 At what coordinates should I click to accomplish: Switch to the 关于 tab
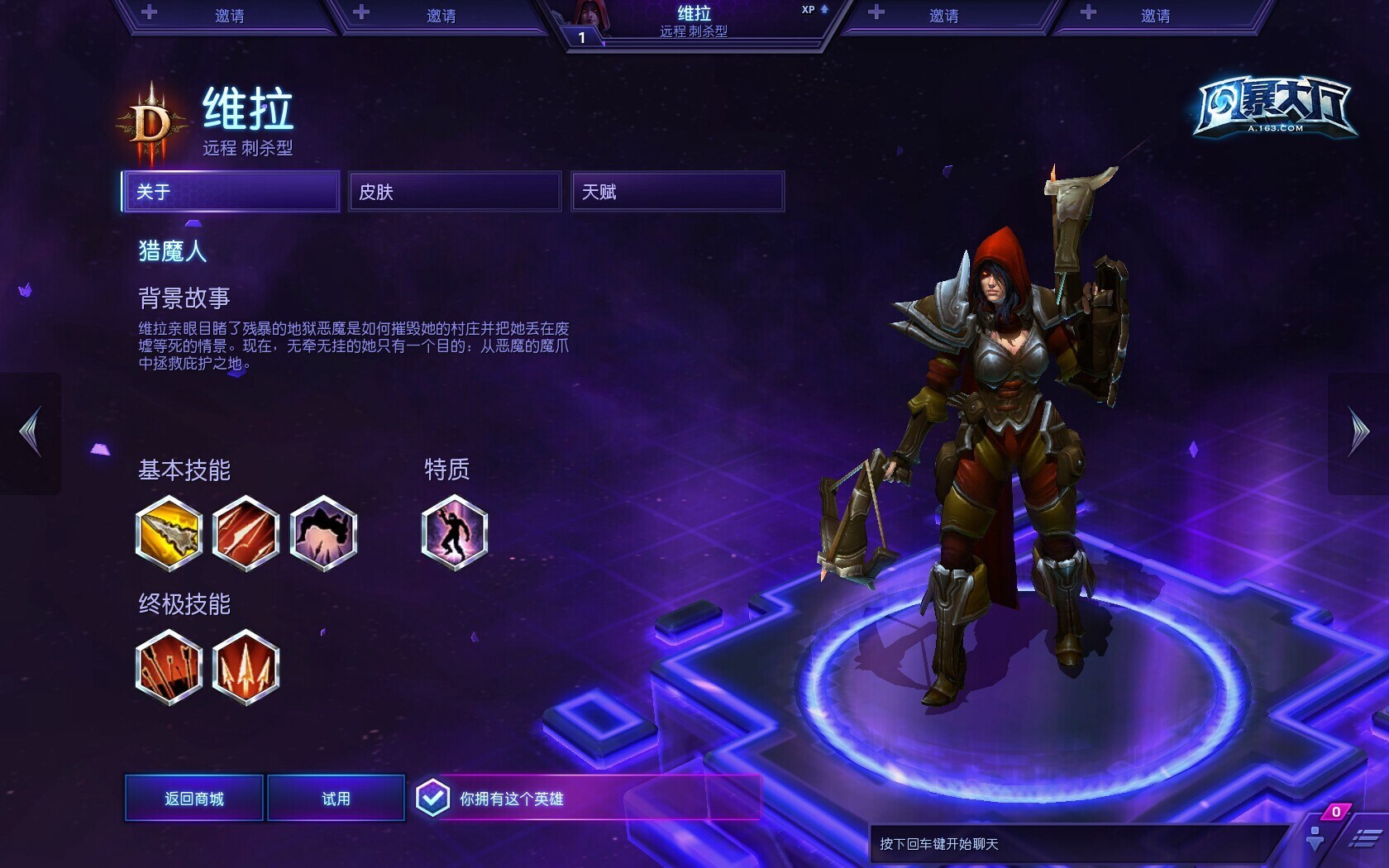tap(230, 192)
